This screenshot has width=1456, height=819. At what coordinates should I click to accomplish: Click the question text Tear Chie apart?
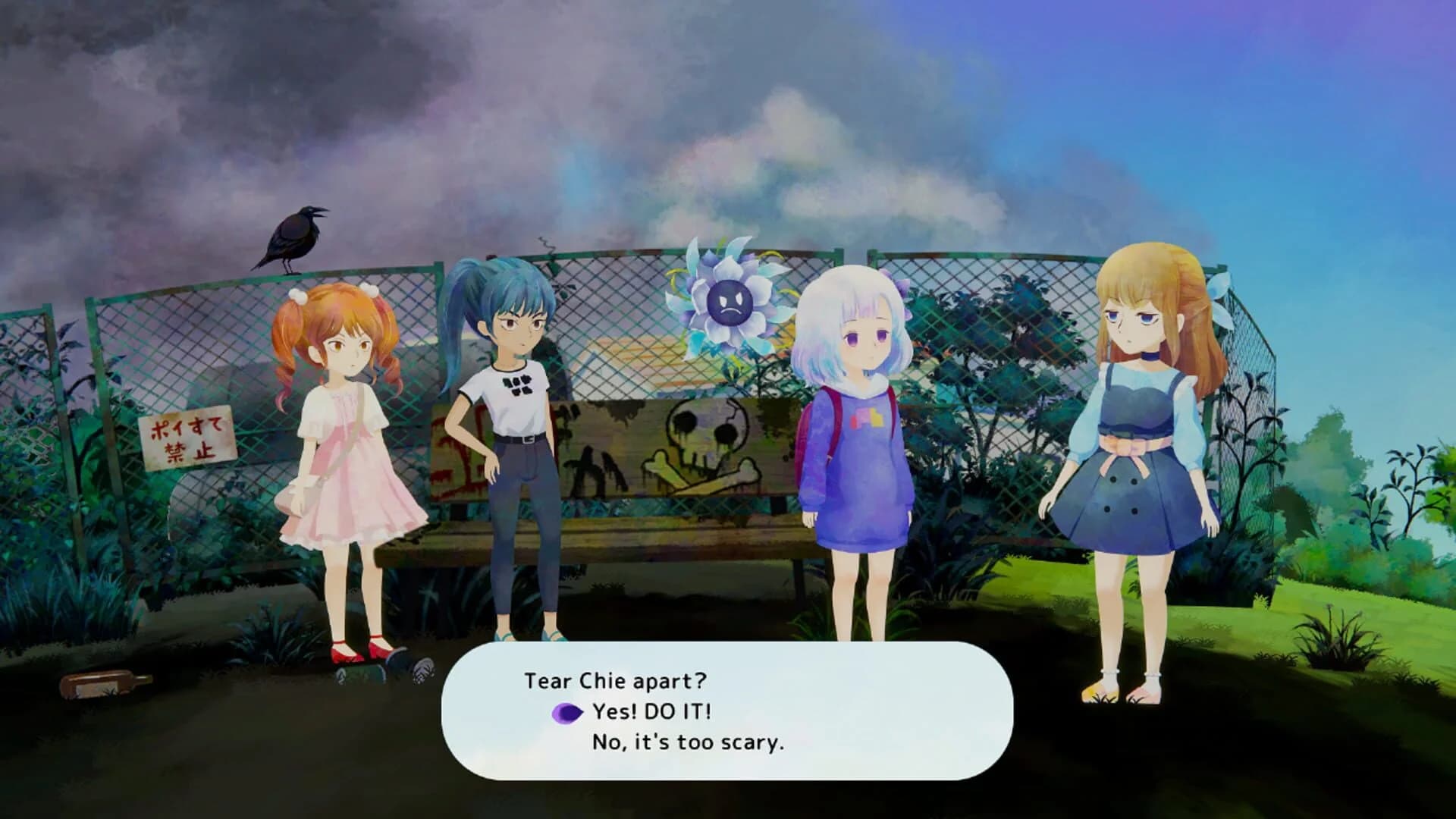pyautogui.click(x=616, y=681)
